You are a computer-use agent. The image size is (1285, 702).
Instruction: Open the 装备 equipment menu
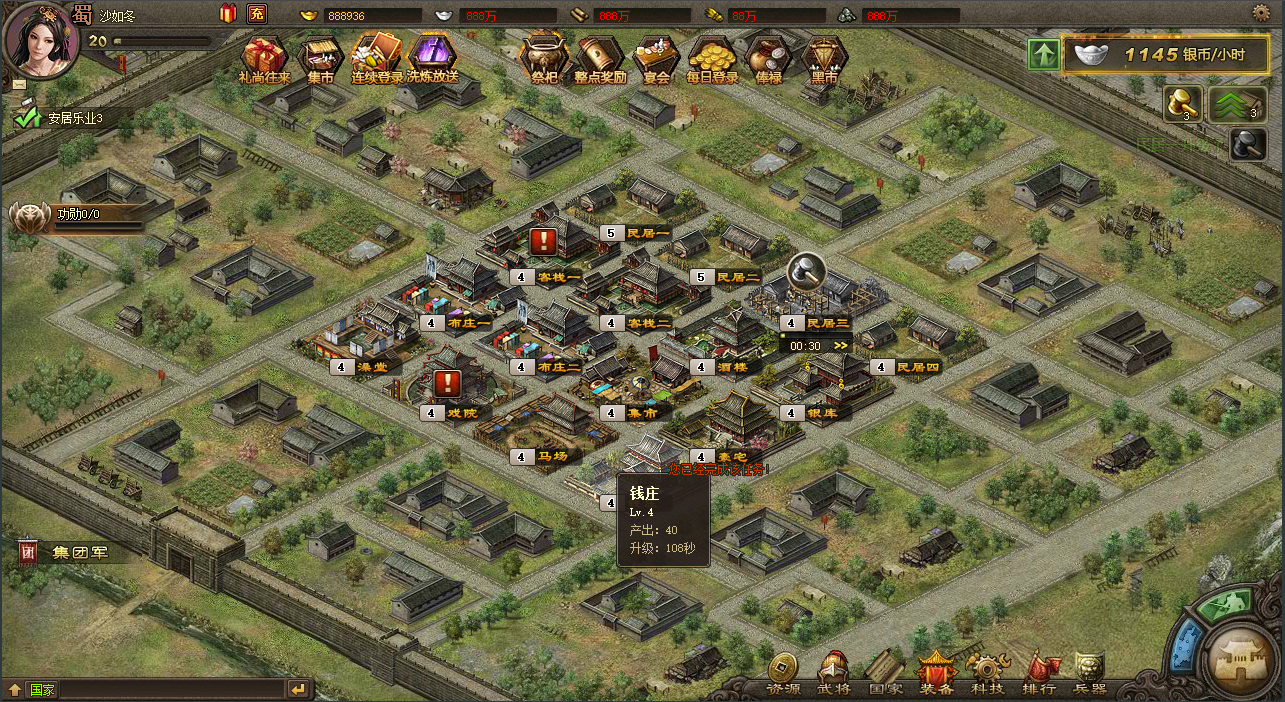pos(936,673)
